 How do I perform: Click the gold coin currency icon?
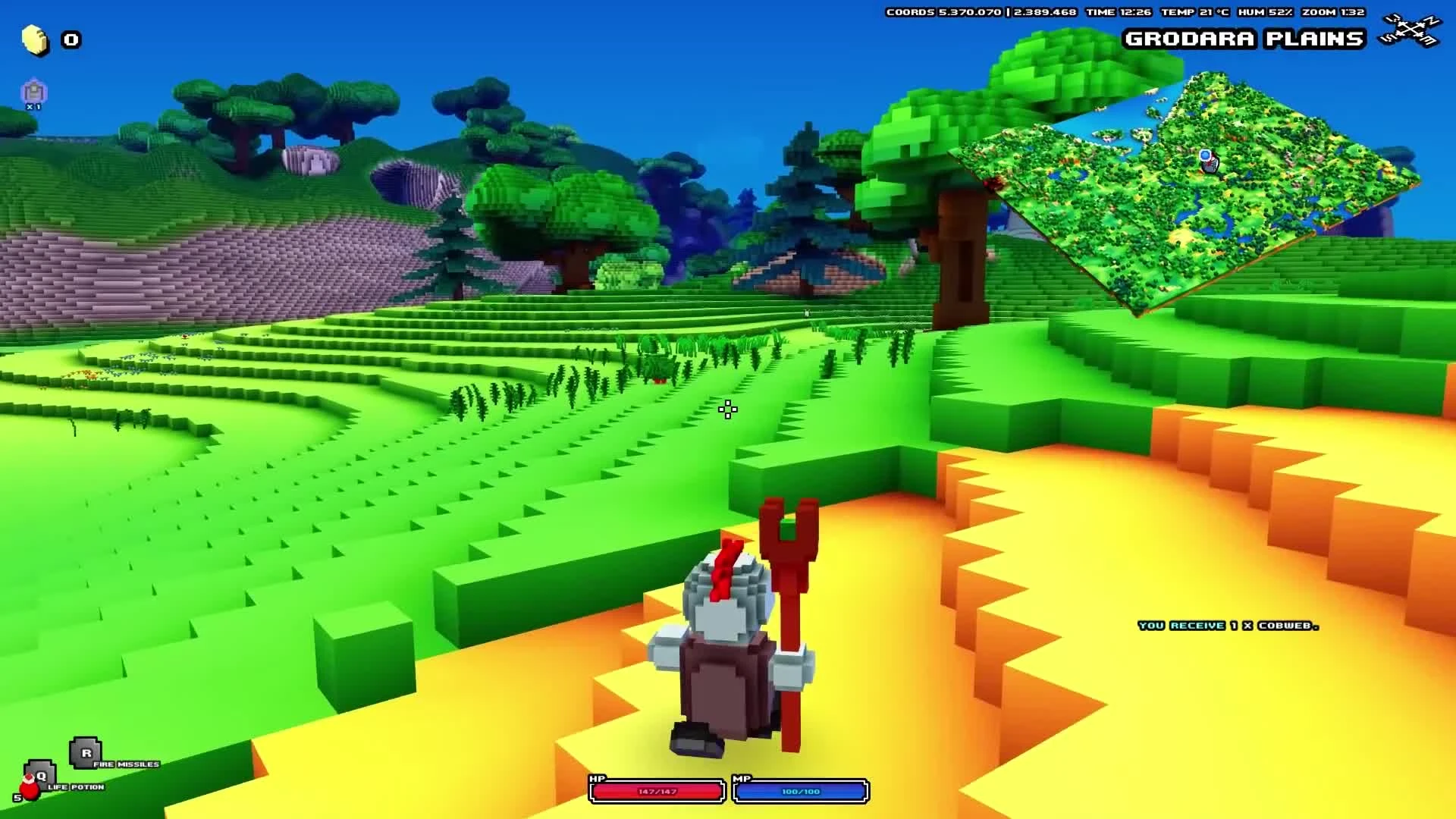click(32, 39)
